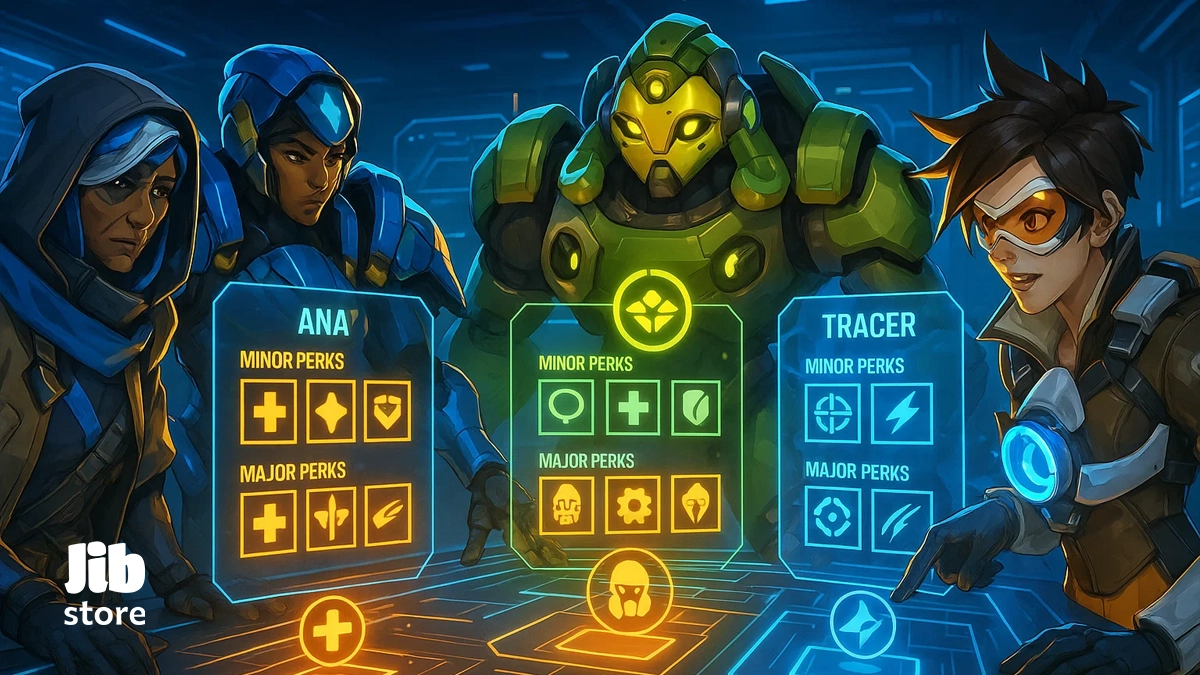Pick the green leaf shield minor perk
This screenshot has height=675, width=1200.
[x=696, y=407]
